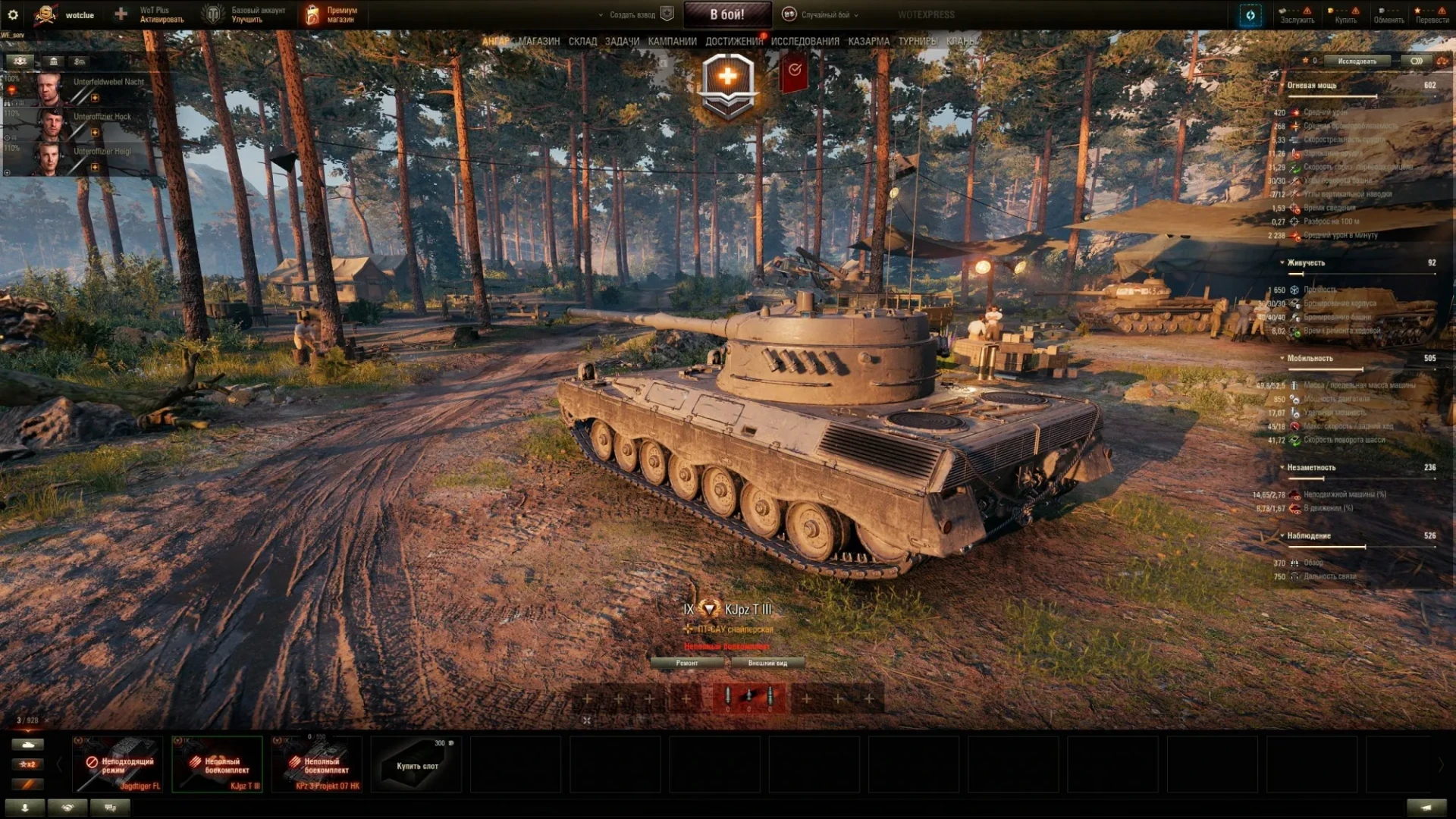Choose the KPz 3 Projekt 07 HK tank

pyautogui.click(x=317, y=764)
